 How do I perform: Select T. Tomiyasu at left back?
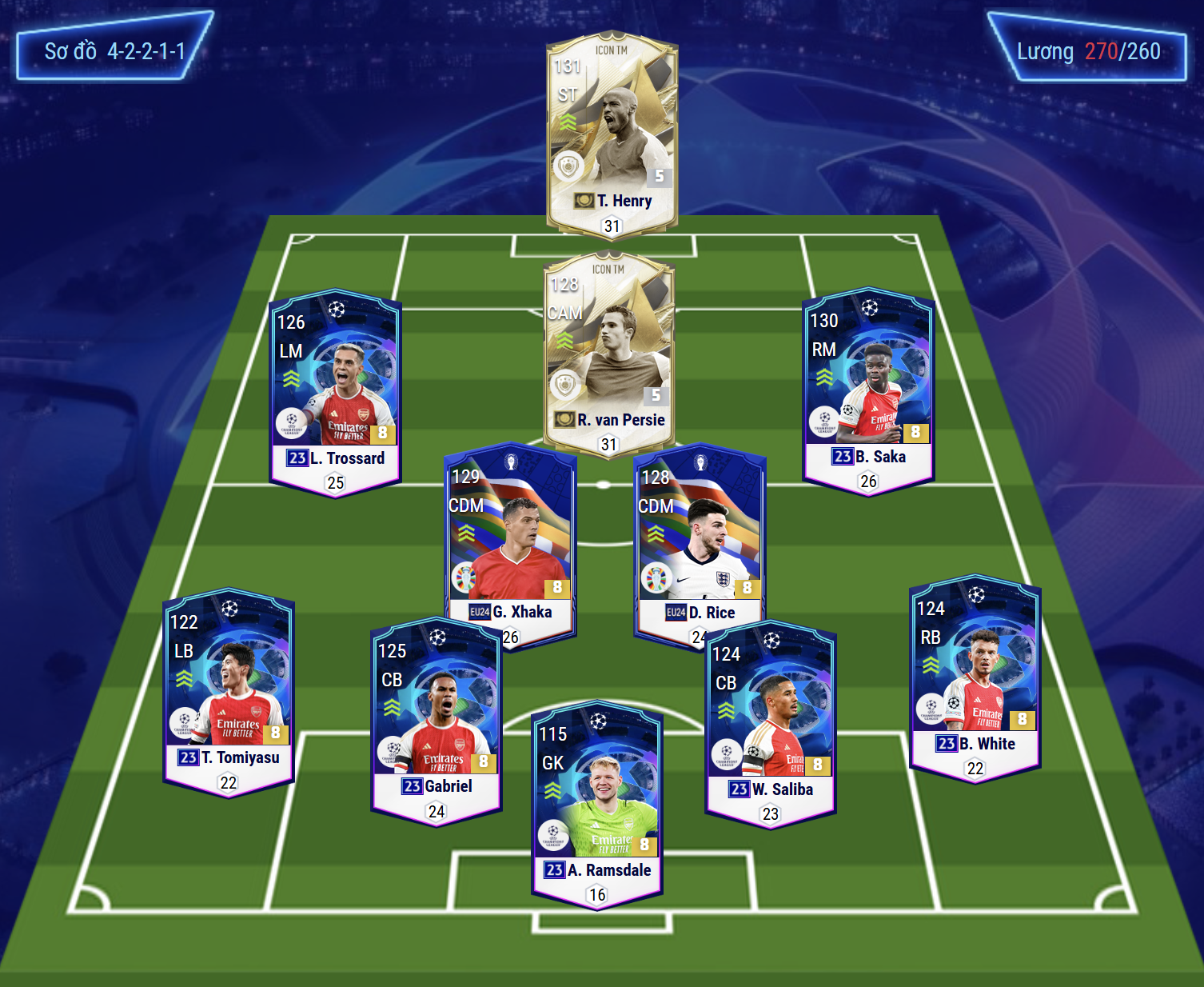tap(229, 689)
